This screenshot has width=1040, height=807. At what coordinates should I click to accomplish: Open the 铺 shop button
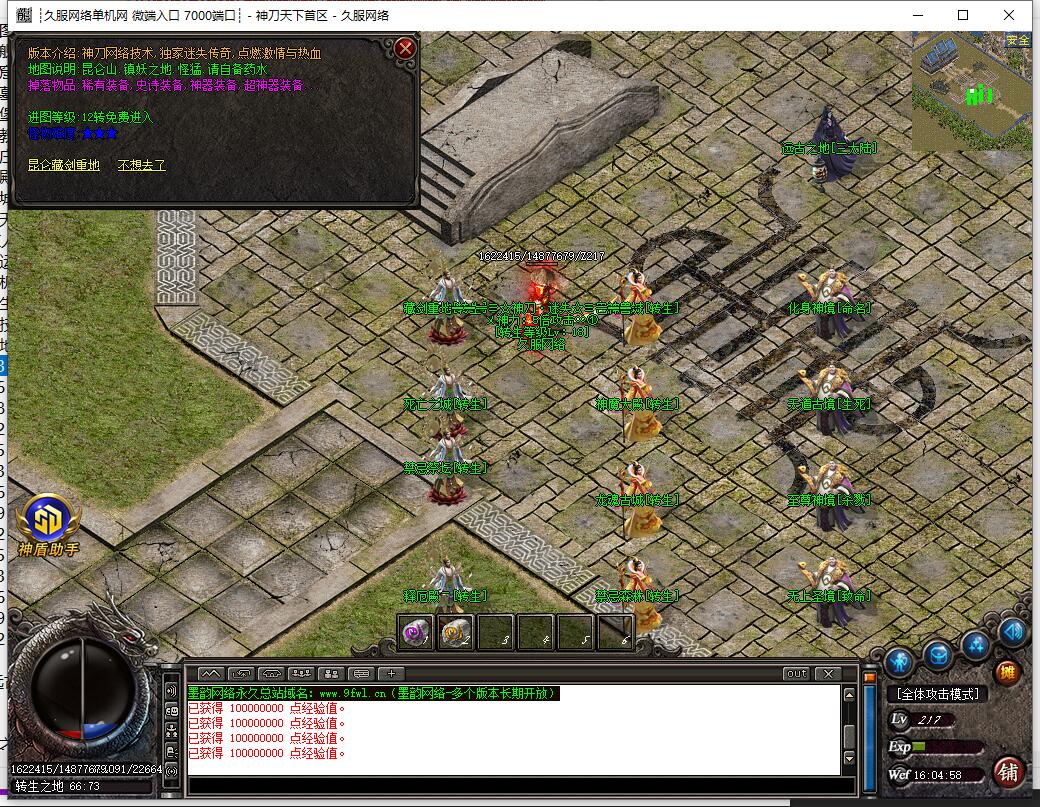click(x=1008, y=771)
